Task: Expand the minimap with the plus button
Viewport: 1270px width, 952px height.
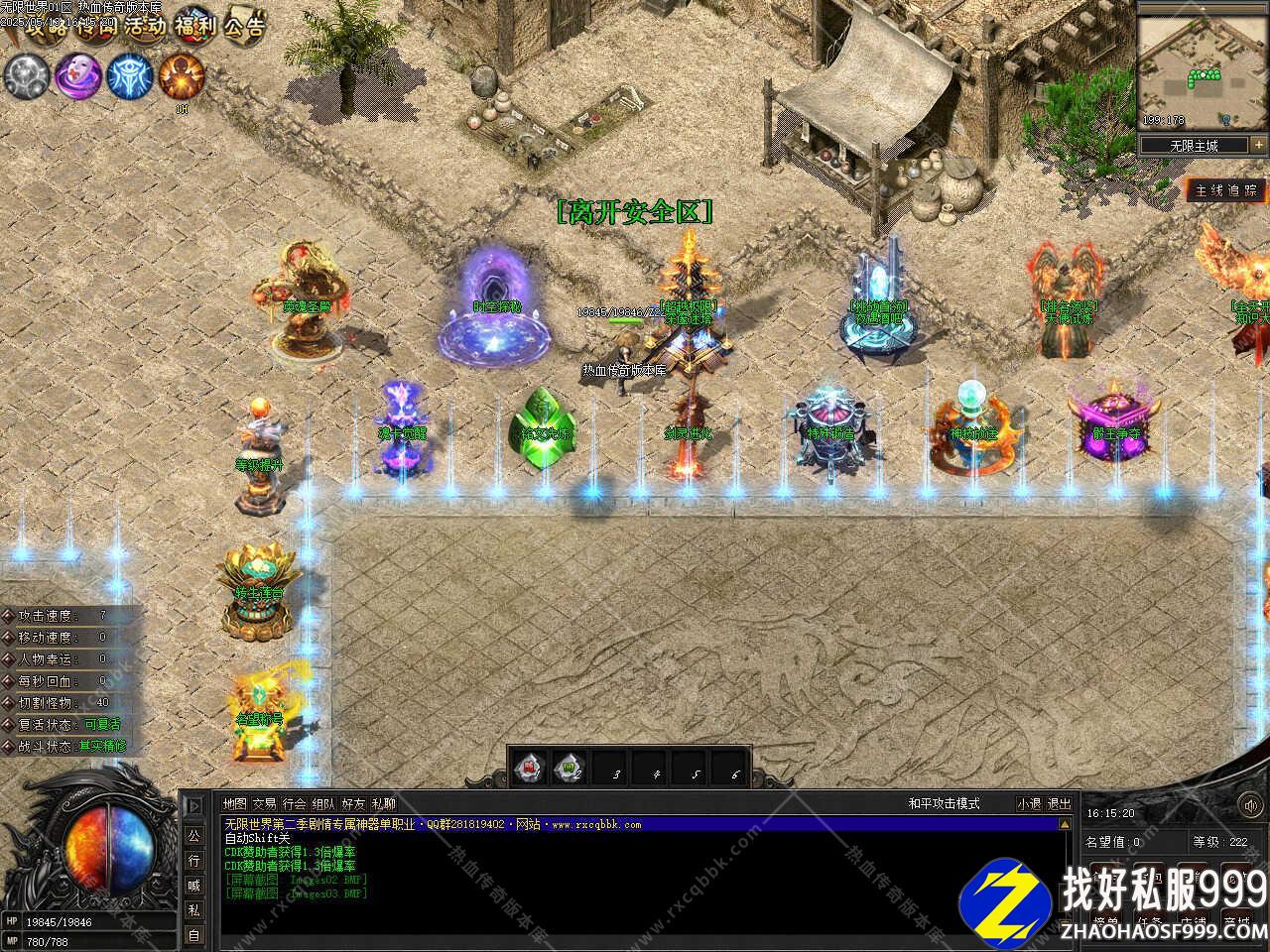Action: coord(1258,145)
